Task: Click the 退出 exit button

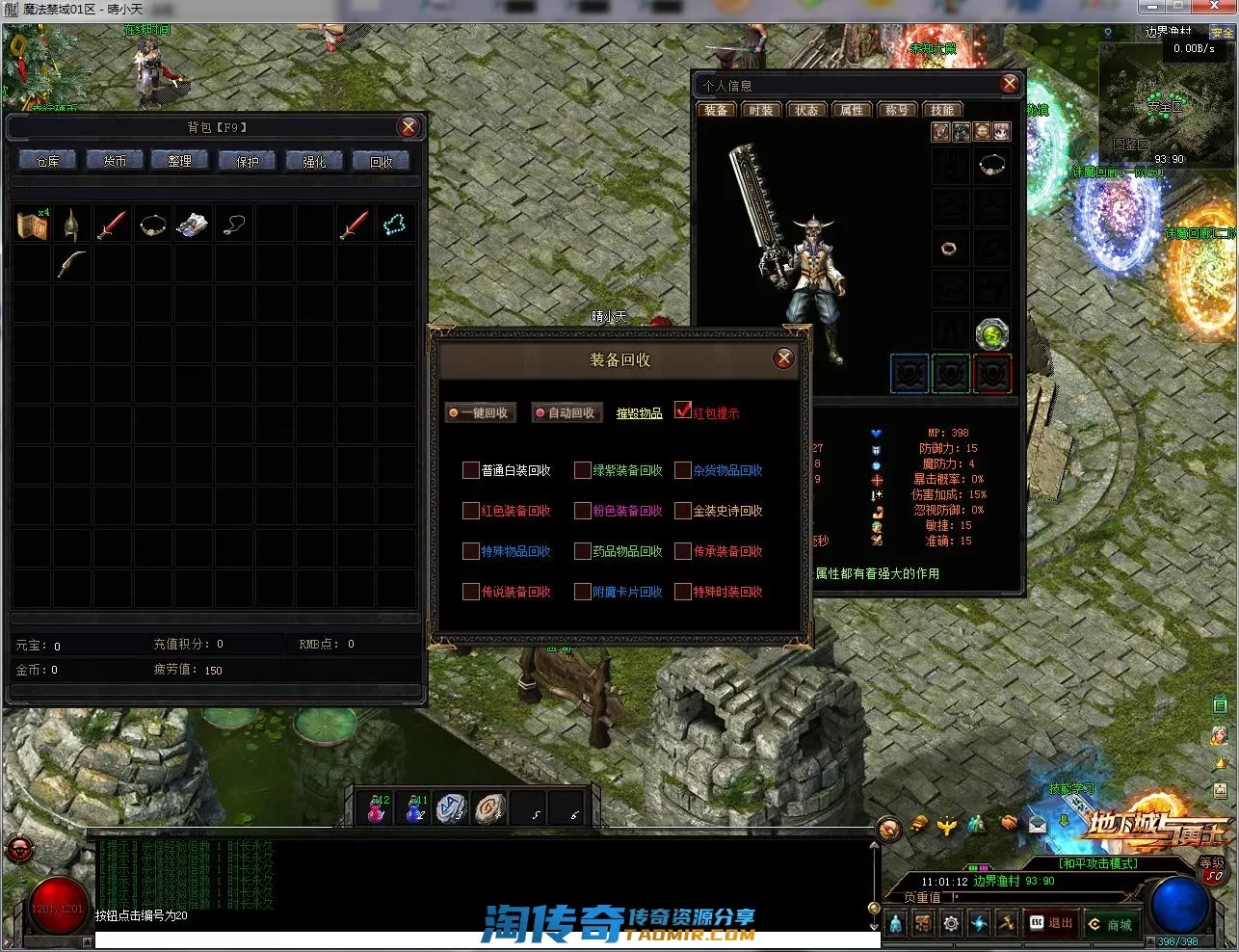Action: 1051,923
